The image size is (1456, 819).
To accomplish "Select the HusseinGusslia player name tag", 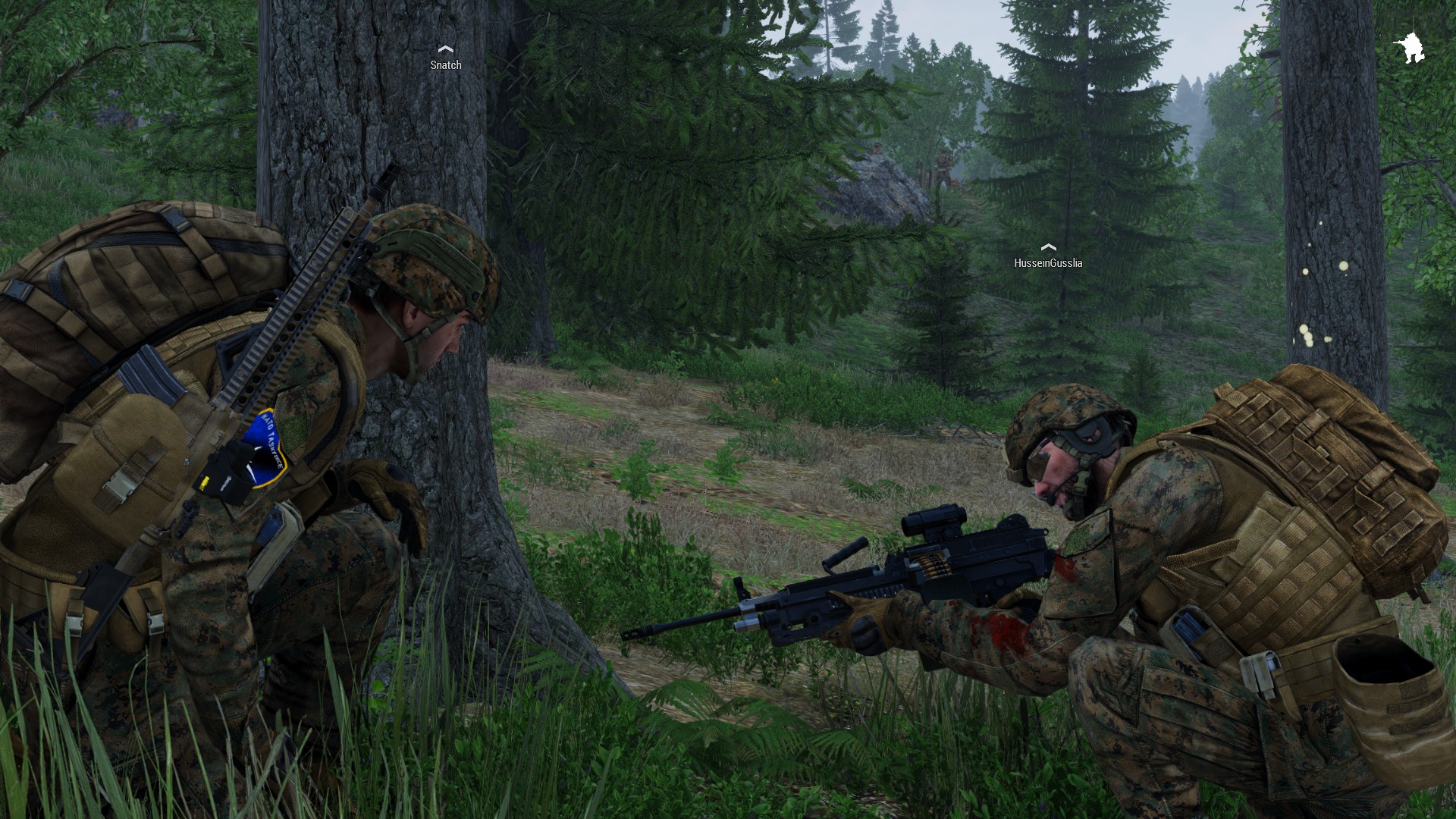I will click(x=1048, y=263).
